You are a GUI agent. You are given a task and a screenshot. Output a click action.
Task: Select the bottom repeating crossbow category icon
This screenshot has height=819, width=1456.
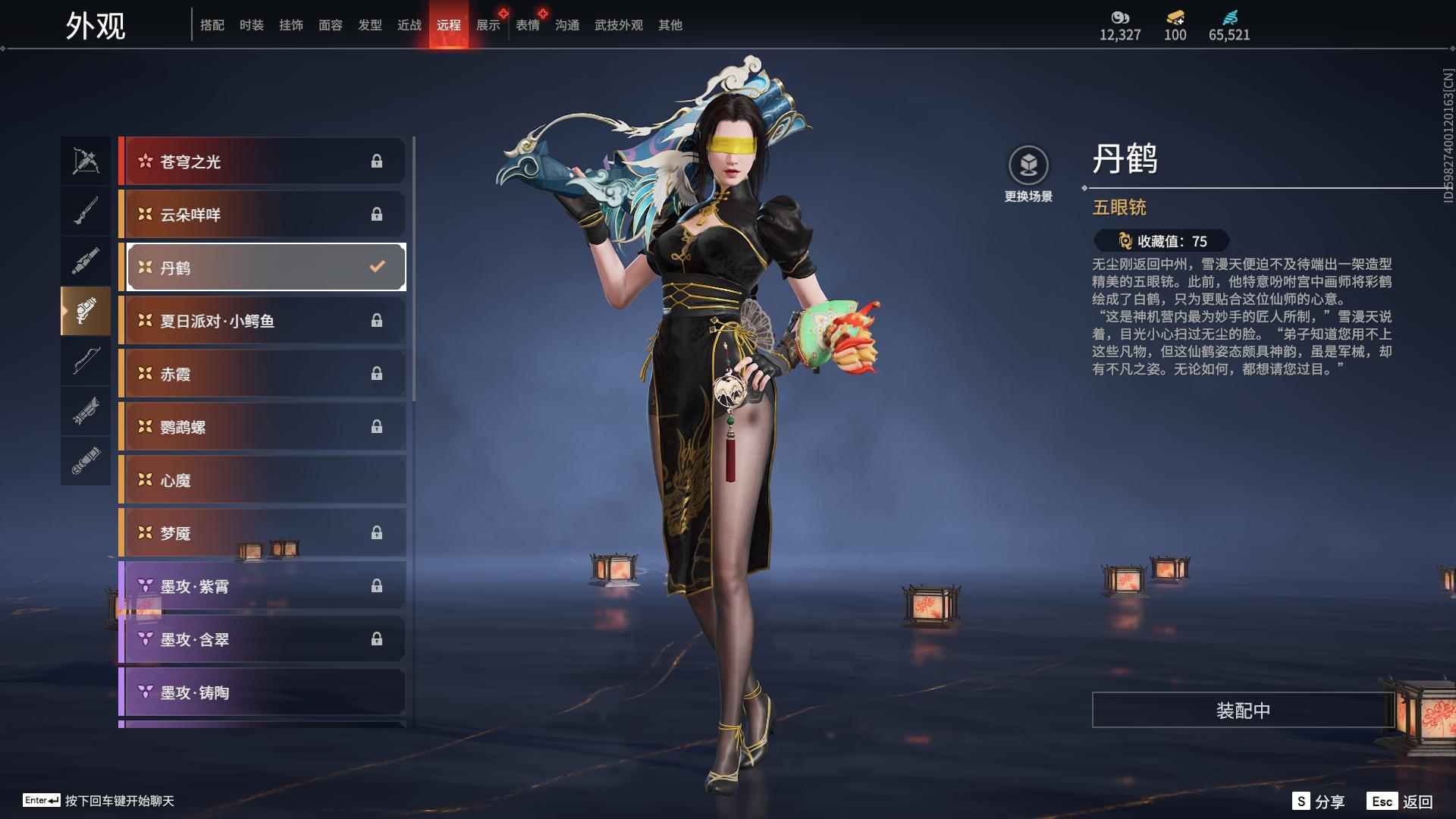85,461
